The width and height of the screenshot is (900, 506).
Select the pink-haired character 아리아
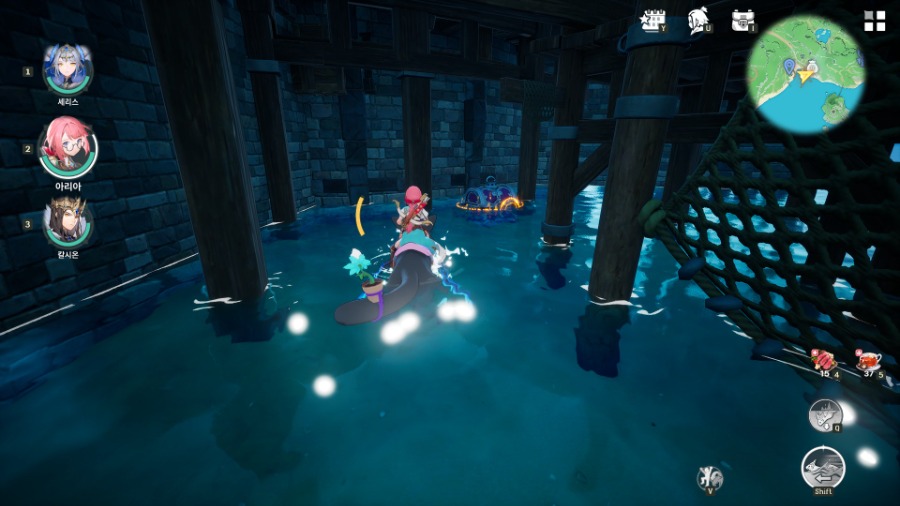click(68, 147)
